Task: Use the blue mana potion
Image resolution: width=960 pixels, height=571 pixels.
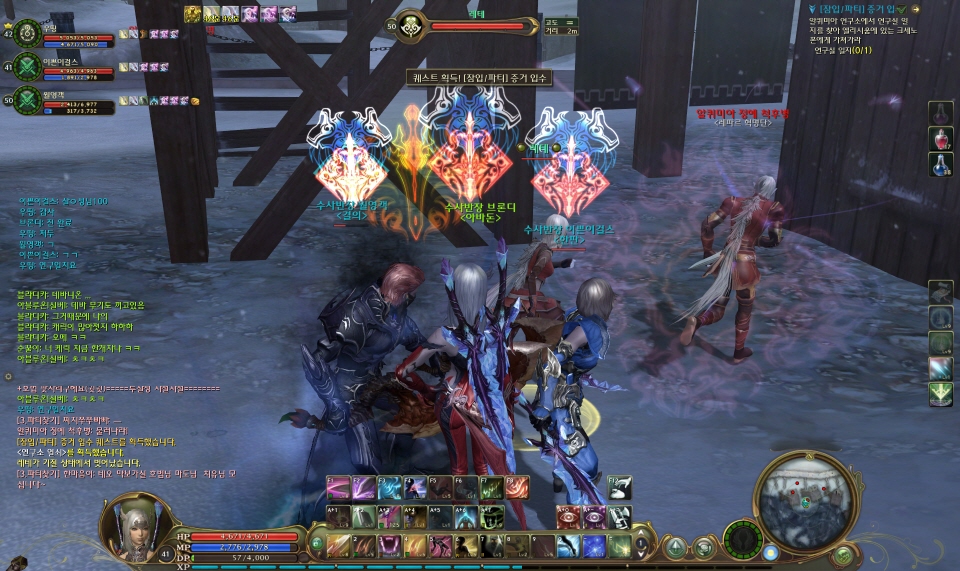Action: point(940,163)
